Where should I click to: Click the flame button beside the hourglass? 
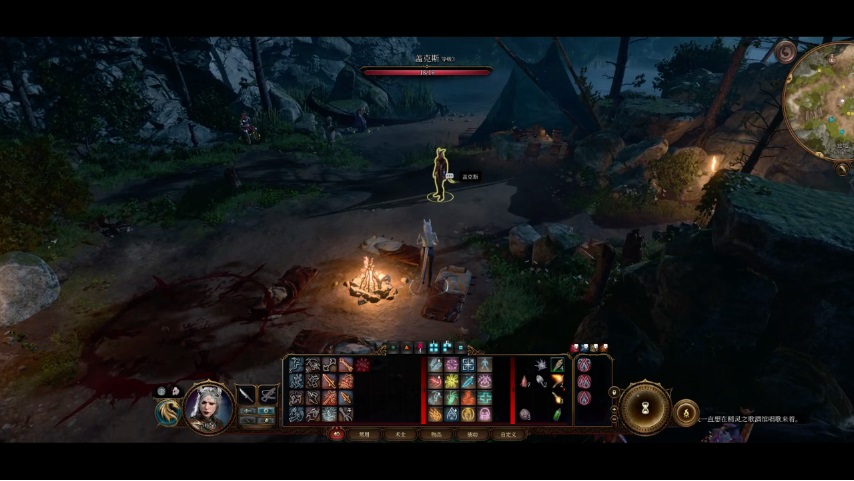click(686, 411)
